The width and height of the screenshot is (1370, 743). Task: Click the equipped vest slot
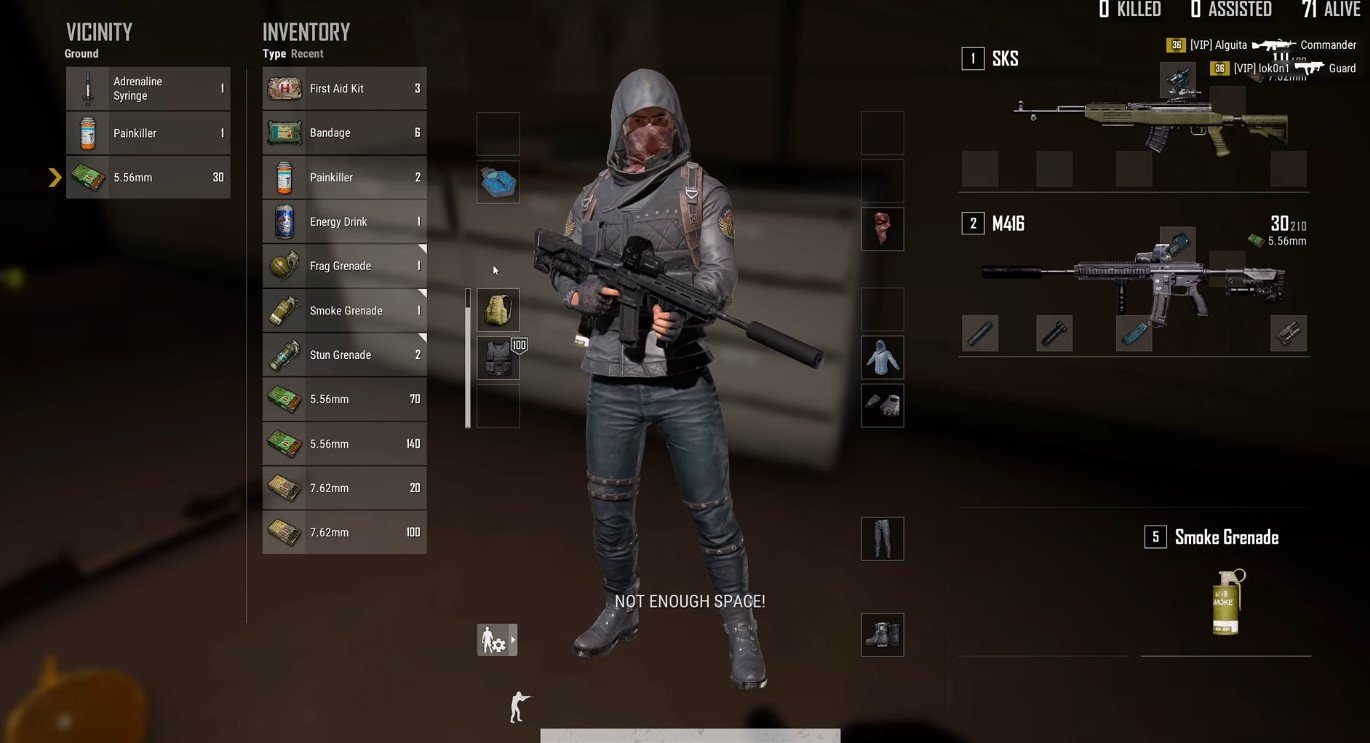[x=498, y=358]
